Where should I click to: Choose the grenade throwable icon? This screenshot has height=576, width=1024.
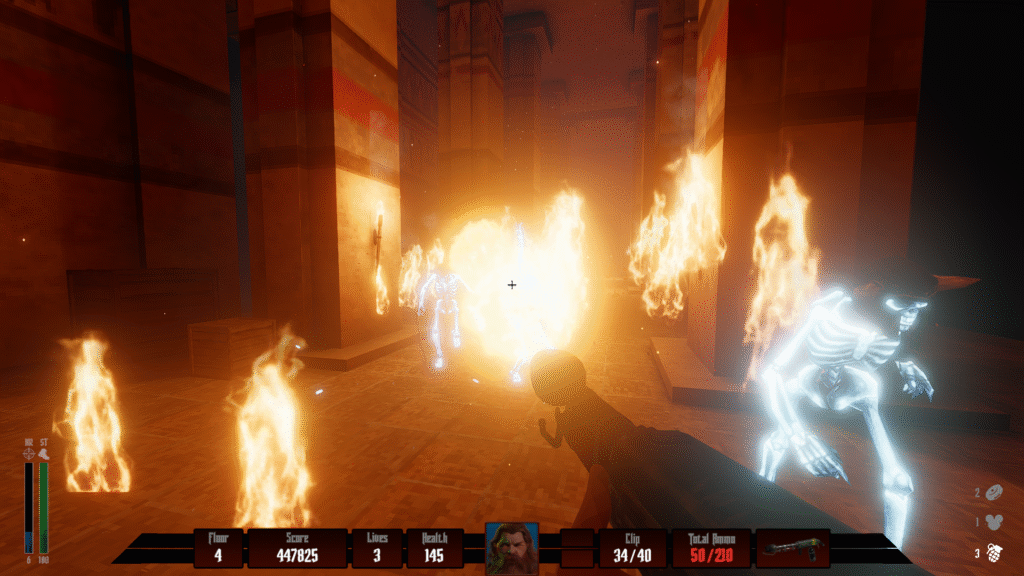click(996, 551)
